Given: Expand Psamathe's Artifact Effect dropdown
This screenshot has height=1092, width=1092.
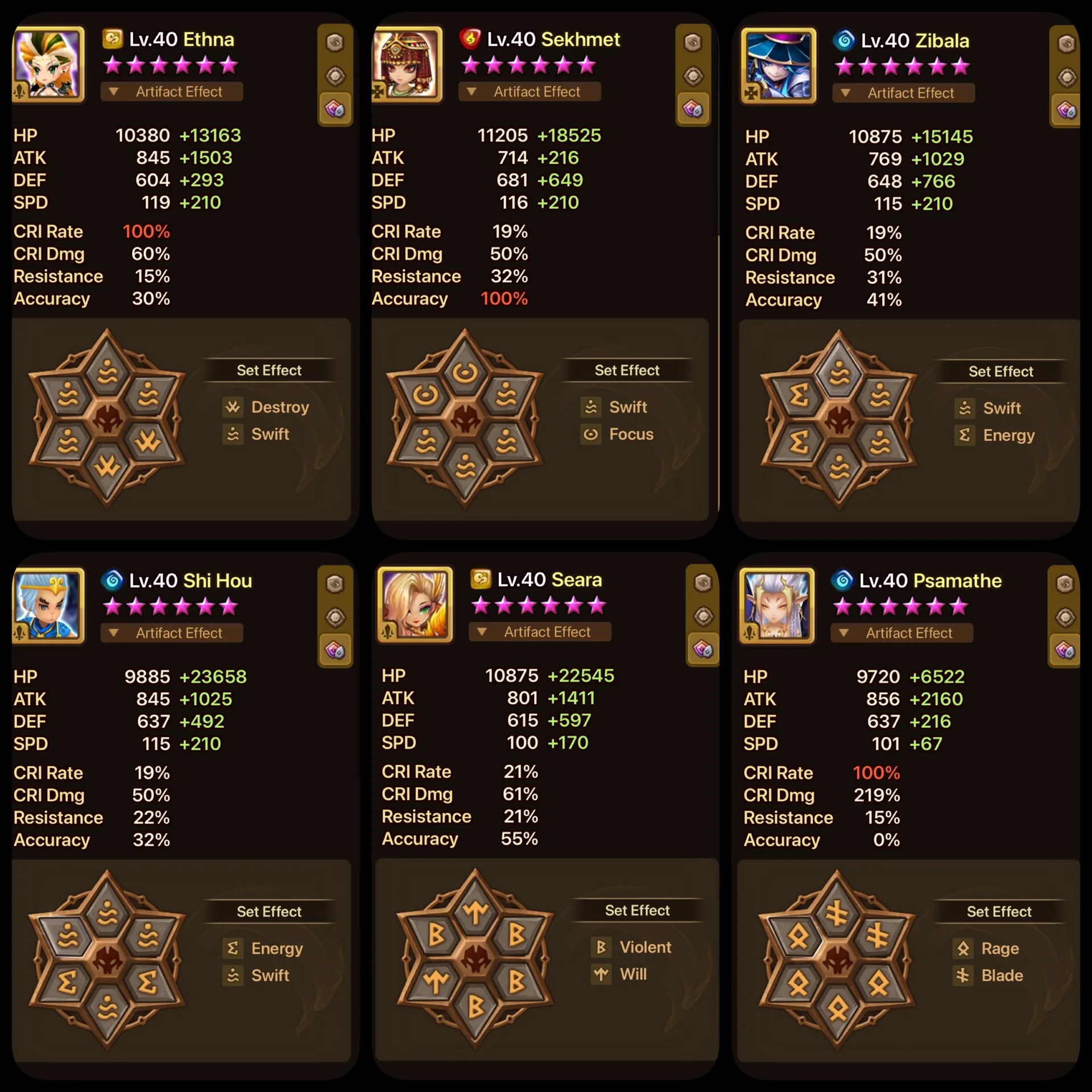Looking at the screenshot, I should click(x=901, y=633).
